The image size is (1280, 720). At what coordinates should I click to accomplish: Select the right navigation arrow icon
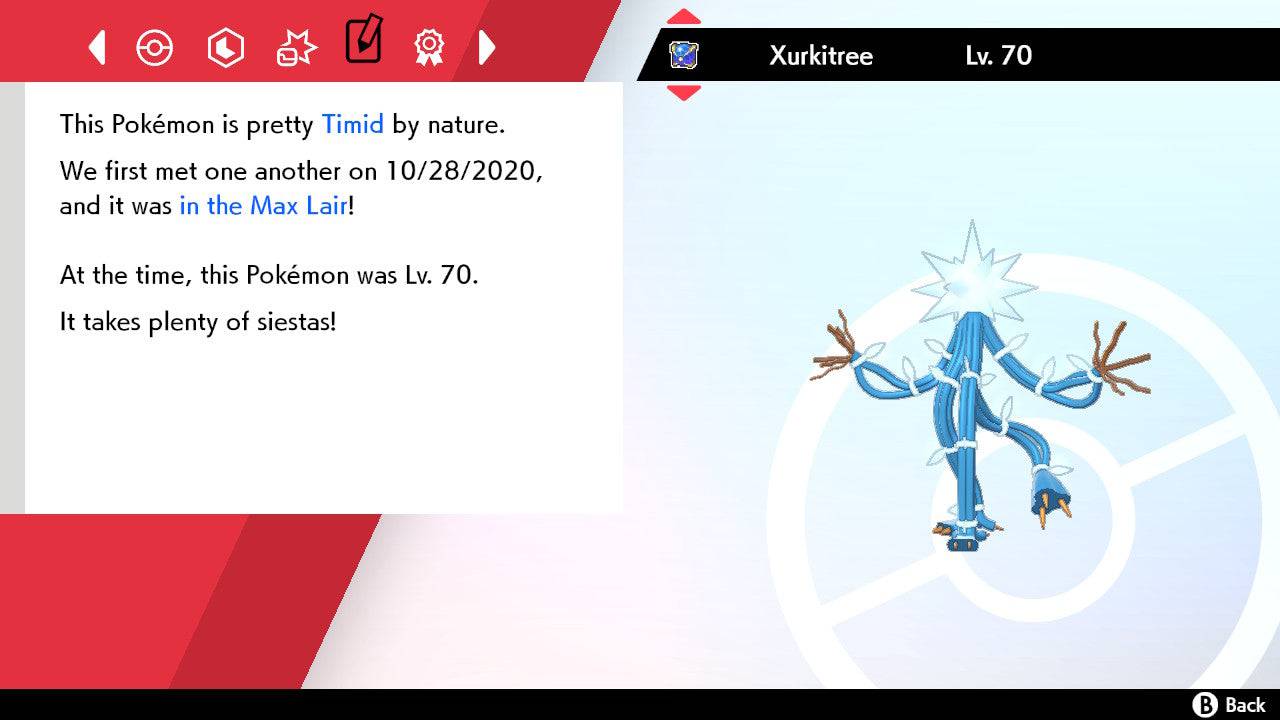point(487,47)
